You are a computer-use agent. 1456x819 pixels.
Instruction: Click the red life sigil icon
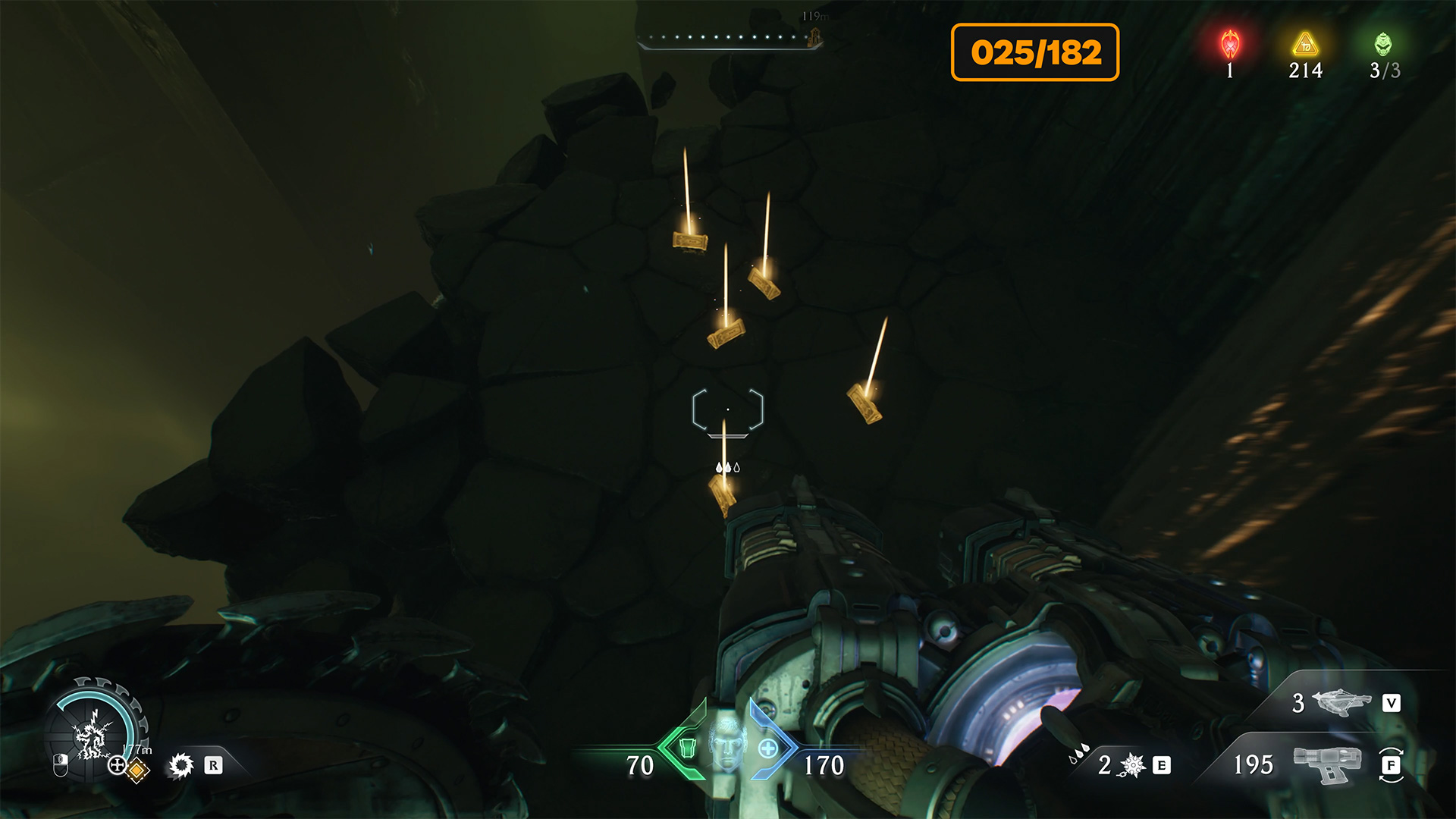tap(1229, 45)
